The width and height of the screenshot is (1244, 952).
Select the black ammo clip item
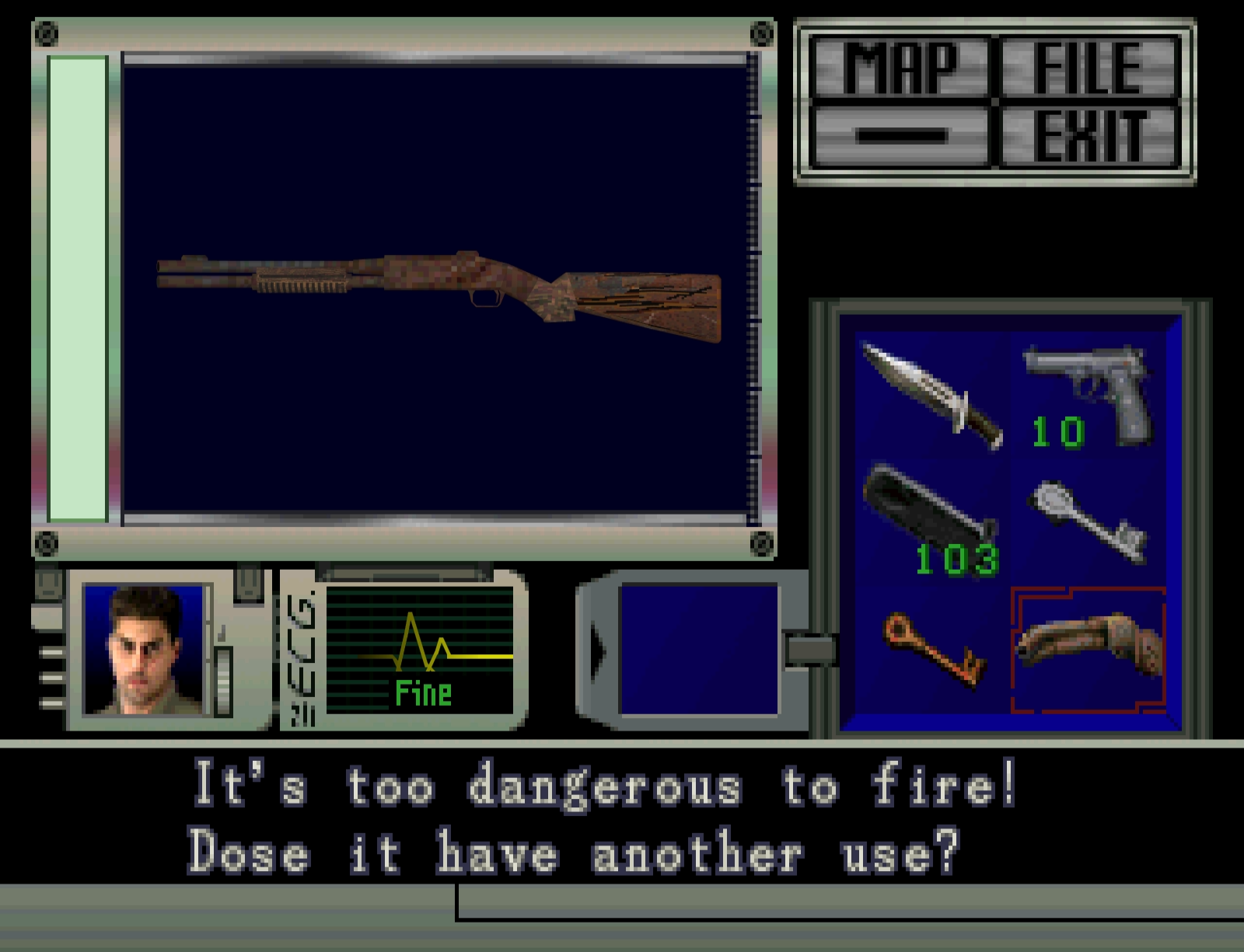pyautogui.click(x=931, y=519)
